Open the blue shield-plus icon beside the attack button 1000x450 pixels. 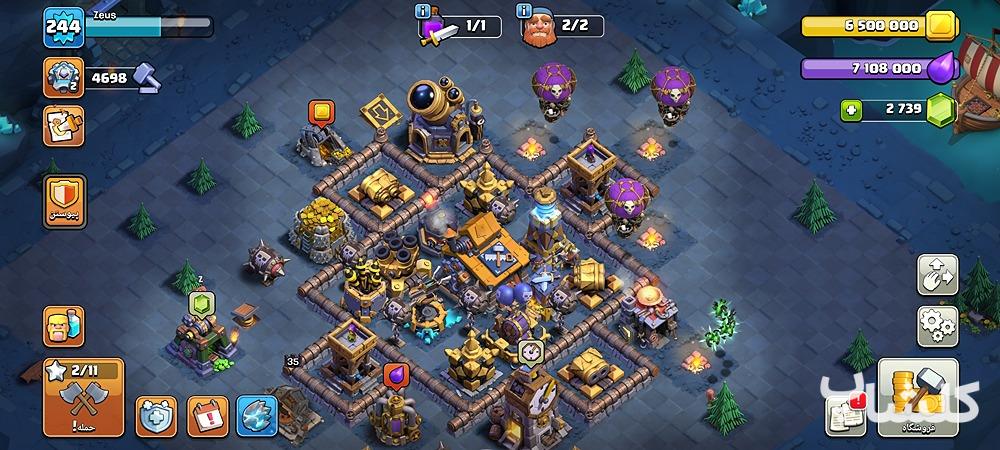tap(156, 414)
